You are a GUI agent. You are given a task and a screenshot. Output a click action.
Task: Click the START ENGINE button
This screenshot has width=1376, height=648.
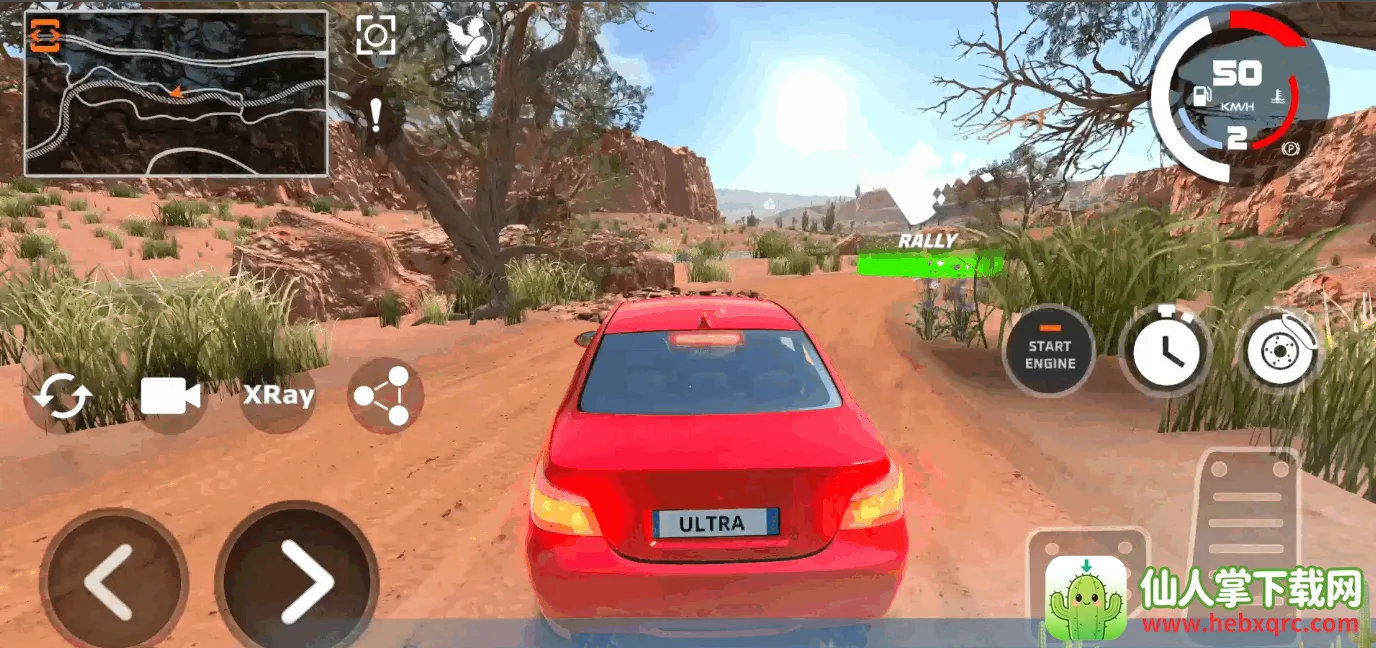pyautogui.click(x=1049, y=352)
